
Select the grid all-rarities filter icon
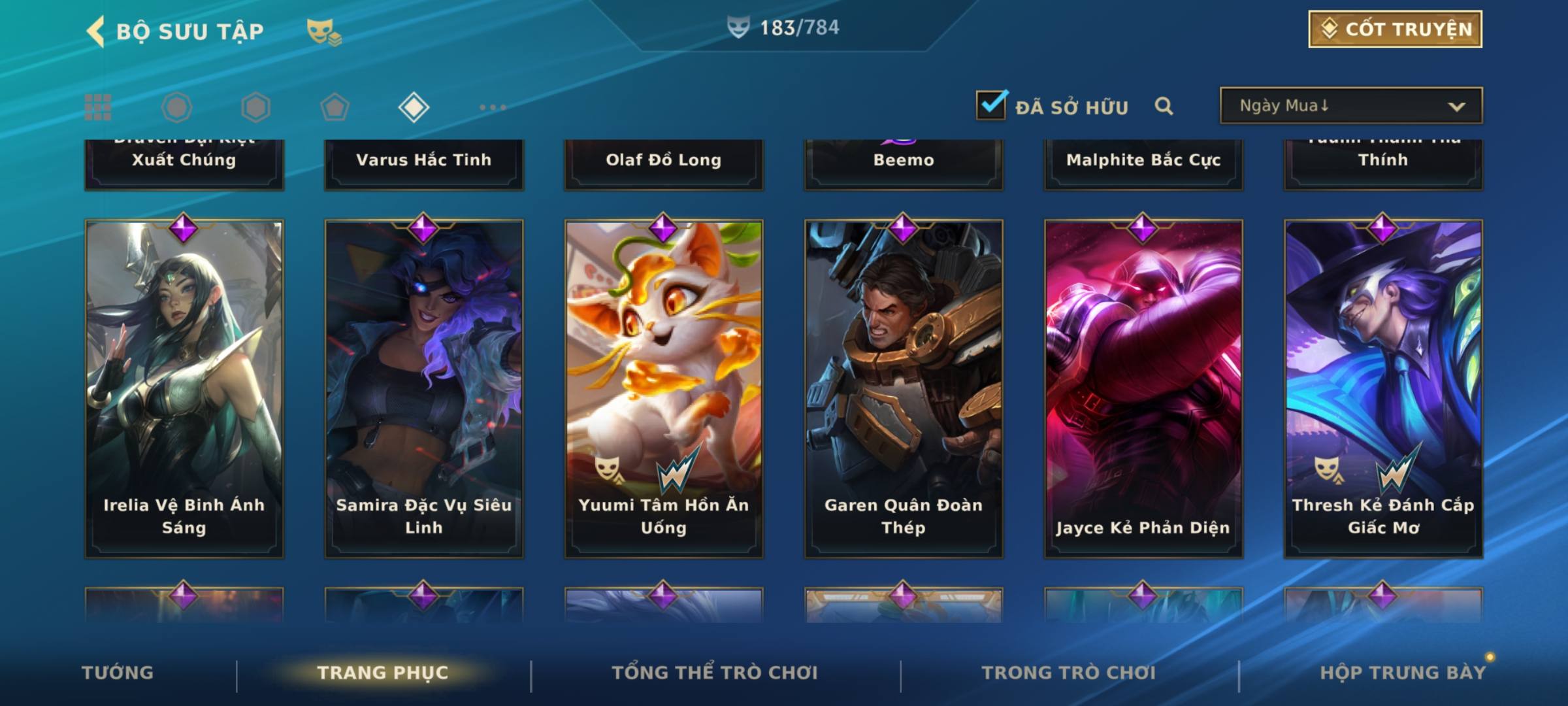pos(98,107)
